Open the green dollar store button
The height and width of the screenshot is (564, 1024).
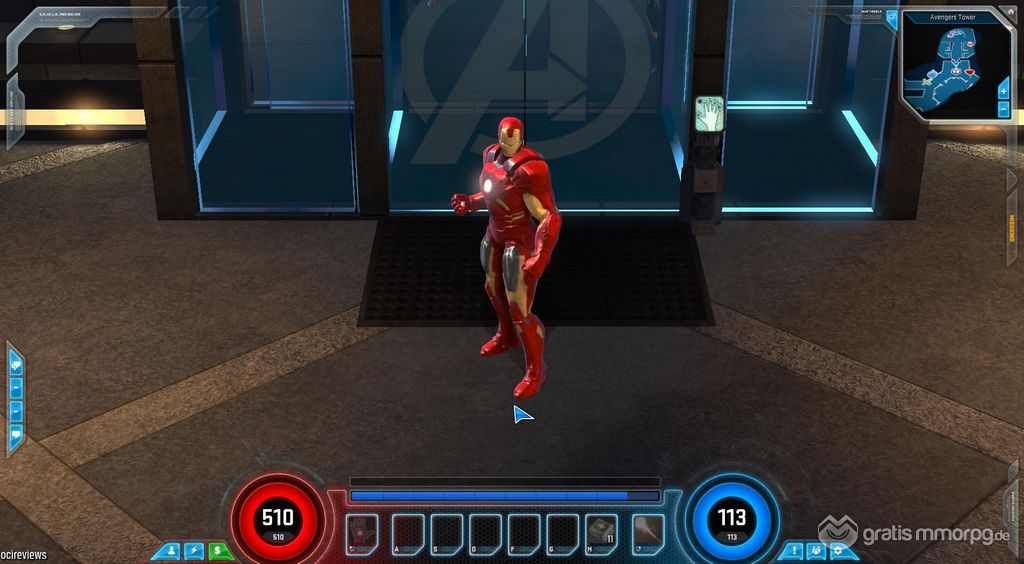(218, 550)
